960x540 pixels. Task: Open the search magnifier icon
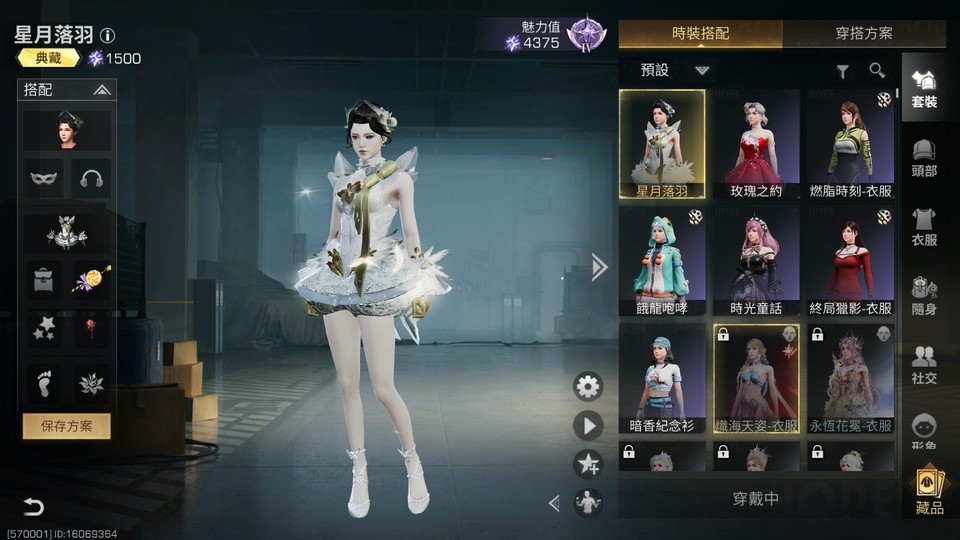click(877, 70)
